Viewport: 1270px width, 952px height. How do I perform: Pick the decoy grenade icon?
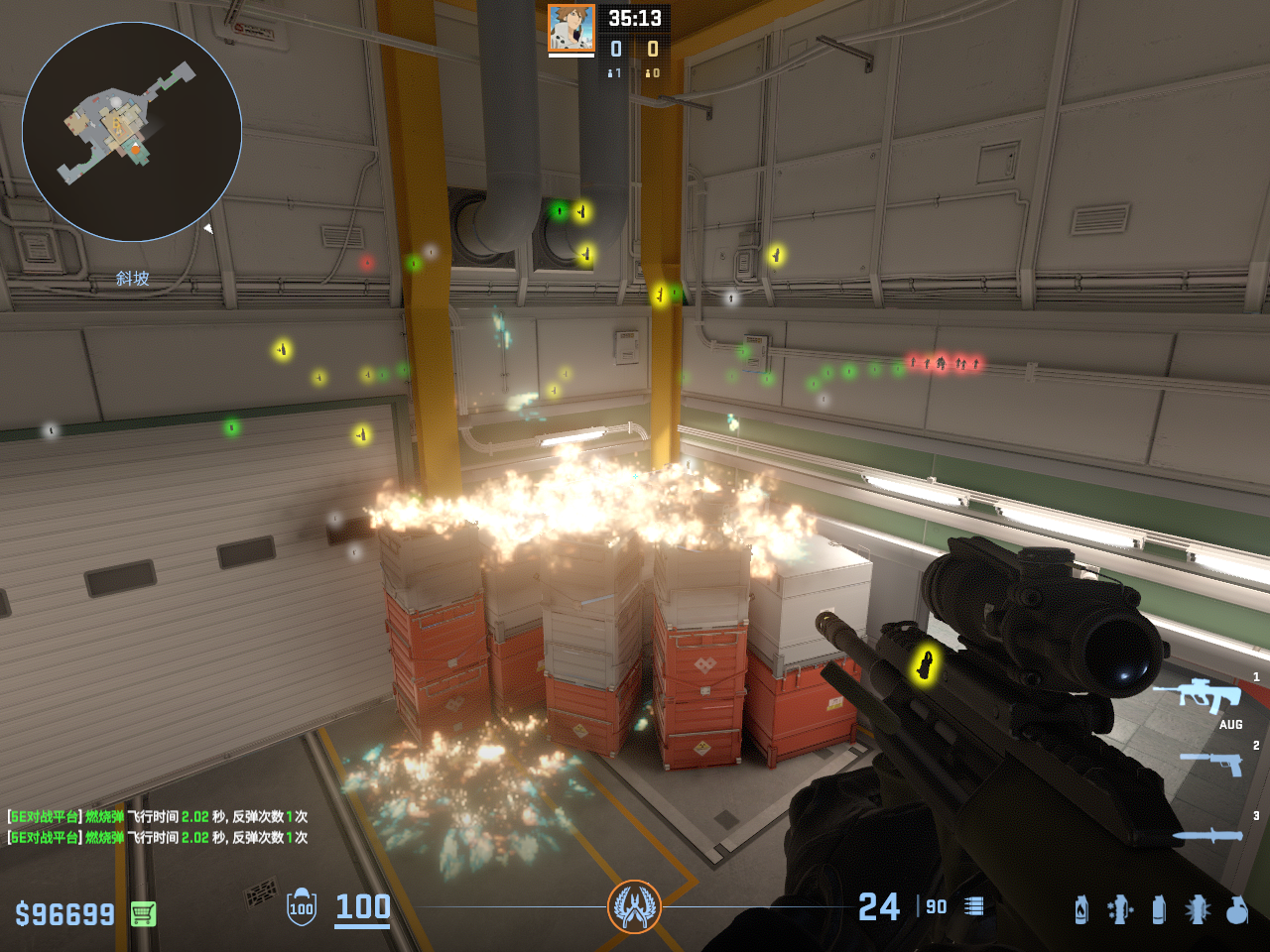click(1120, 909)
